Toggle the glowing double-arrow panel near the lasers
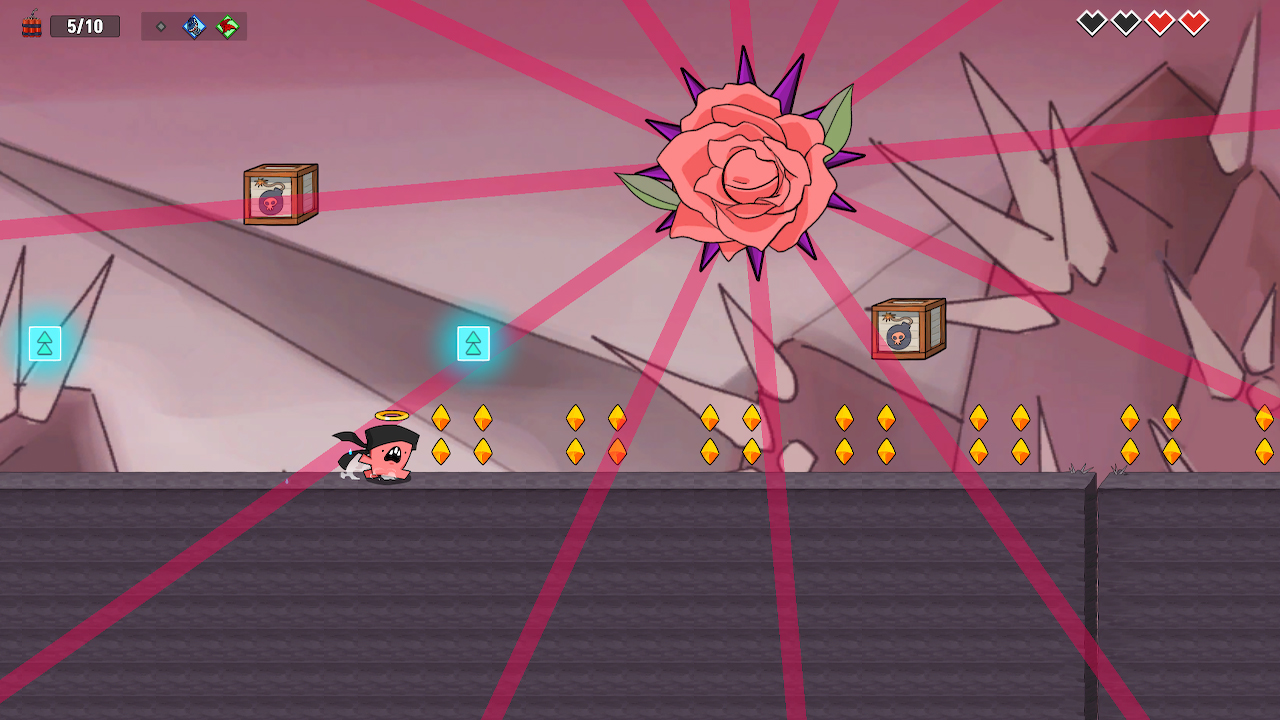This screenshot has height=720, width=1280. coord(472,343)
